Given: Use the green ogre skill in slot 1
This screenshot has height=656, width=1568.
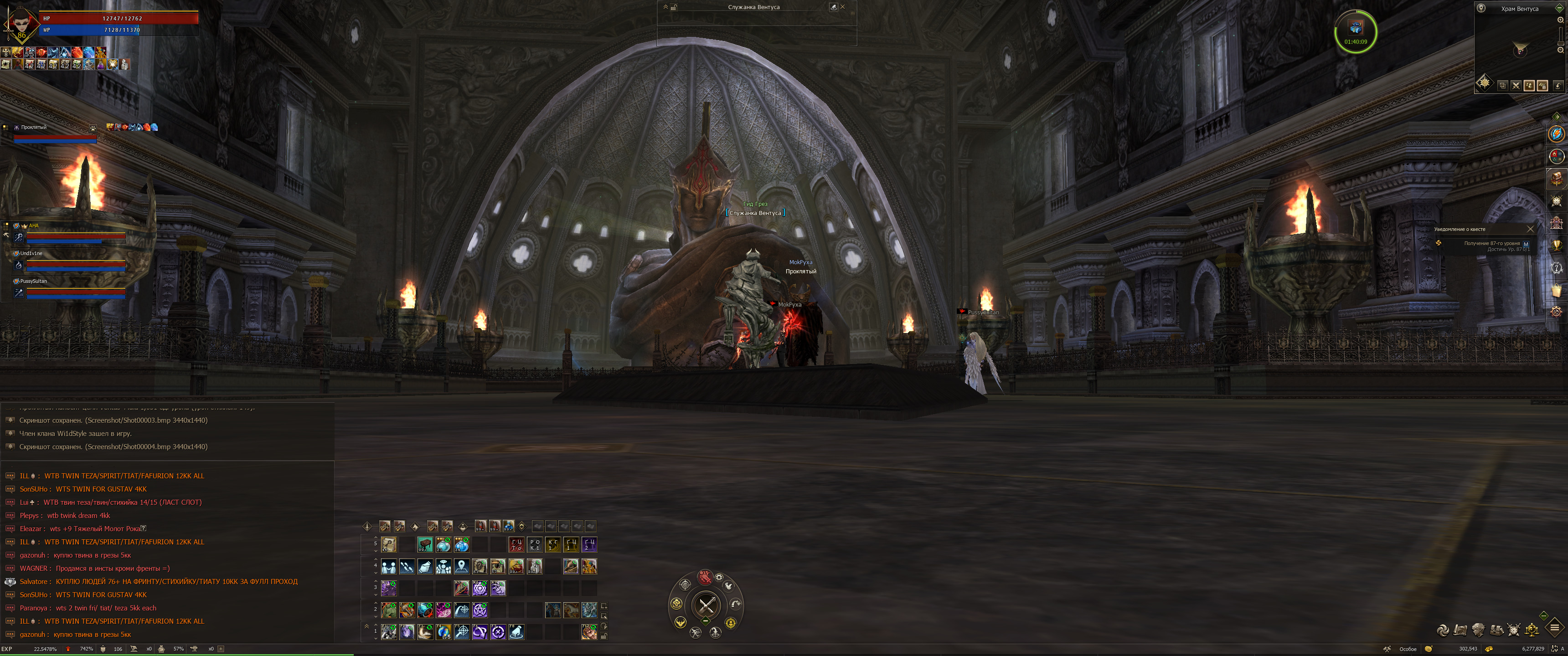Looking at the screenshot, I should 389,609.
